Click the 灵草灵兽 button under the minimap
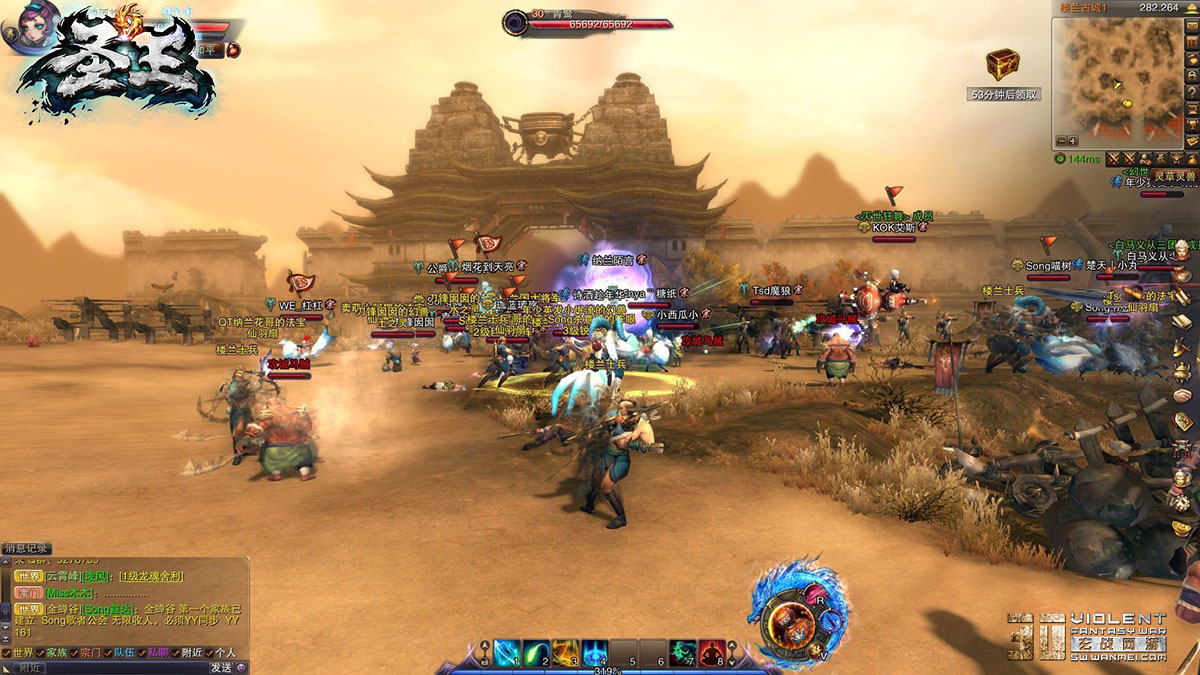The width and height of the screenshot is (1200, 675). click(x=1175, y=176)
